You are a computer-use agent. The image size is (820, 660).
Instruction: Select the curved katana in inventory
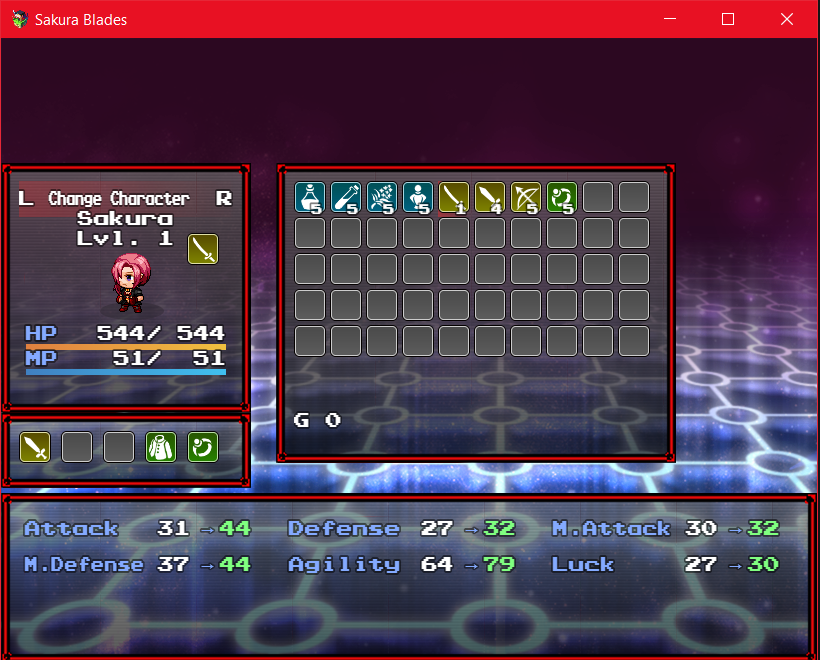[x=454, y=197]
